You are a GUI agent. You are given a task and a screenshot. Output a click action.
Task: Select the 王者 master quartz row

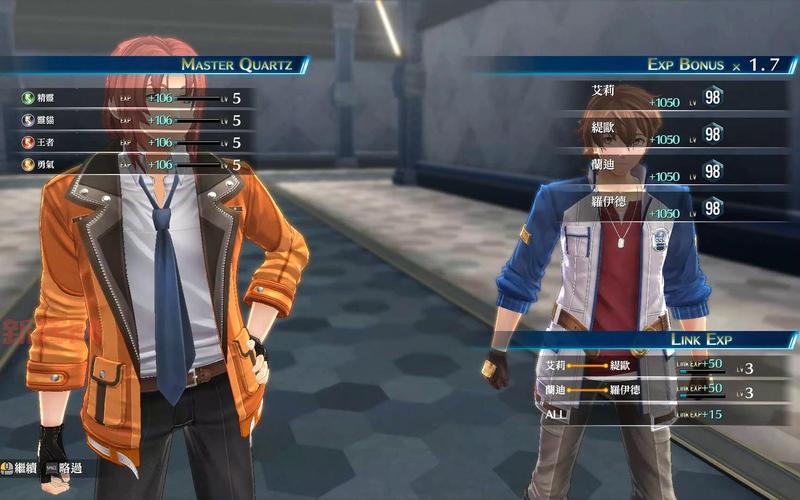tap(130, 142)
